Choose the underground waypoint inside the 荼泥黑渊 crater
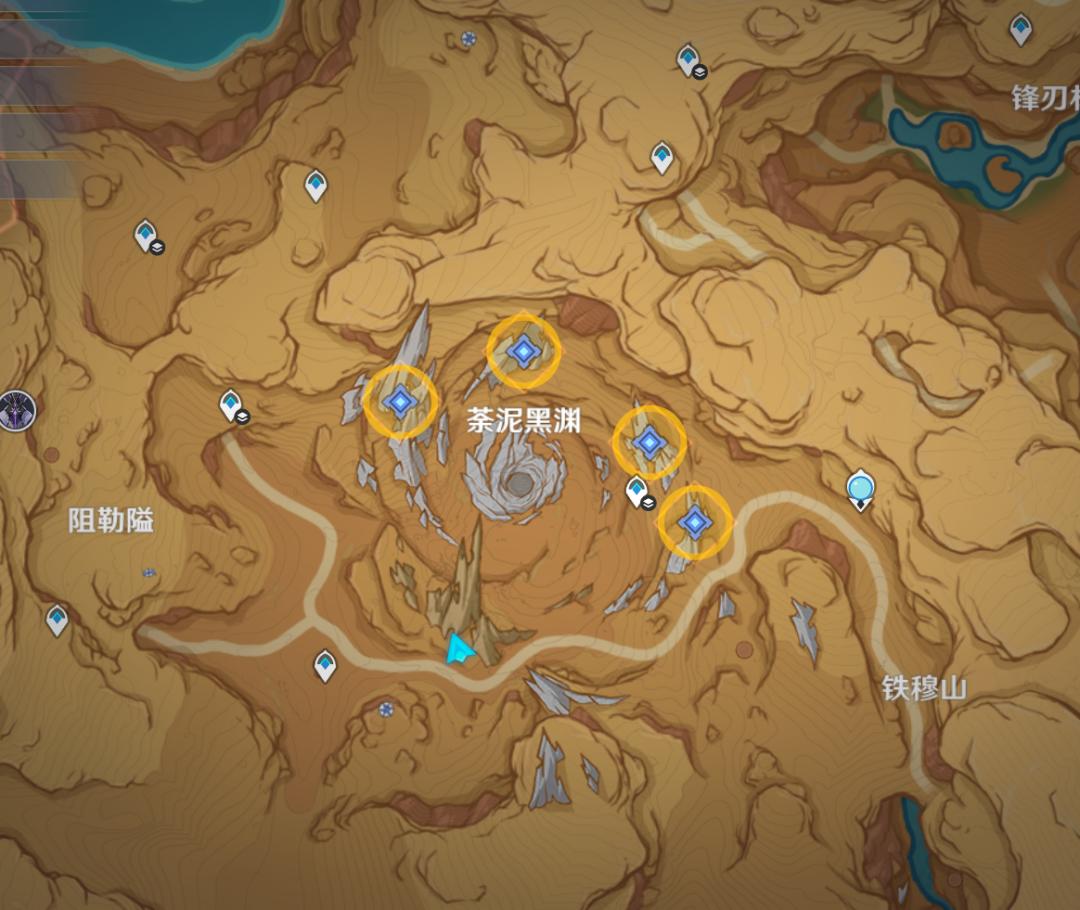 point(637,491)
